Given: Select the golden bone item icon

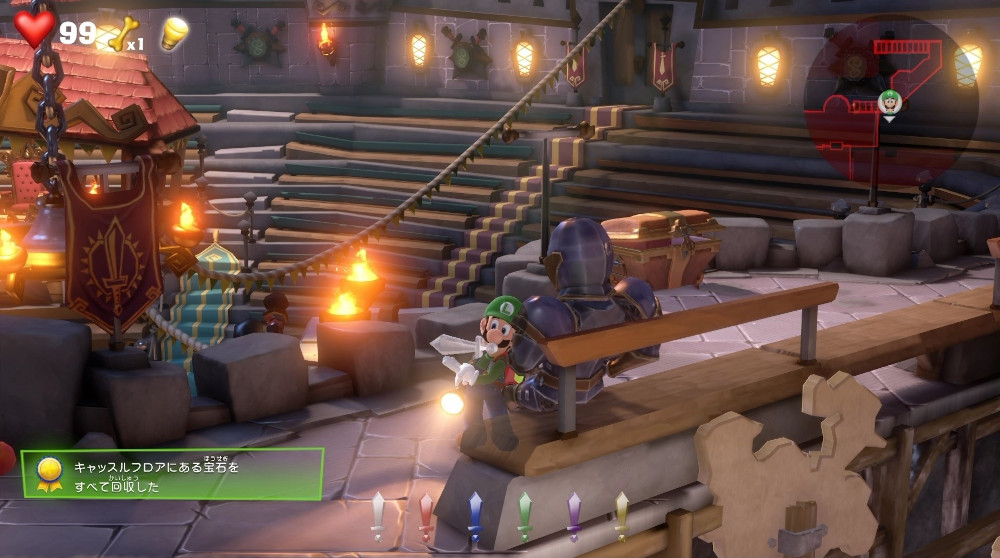Looking at the screenshot, I should 120,34.
